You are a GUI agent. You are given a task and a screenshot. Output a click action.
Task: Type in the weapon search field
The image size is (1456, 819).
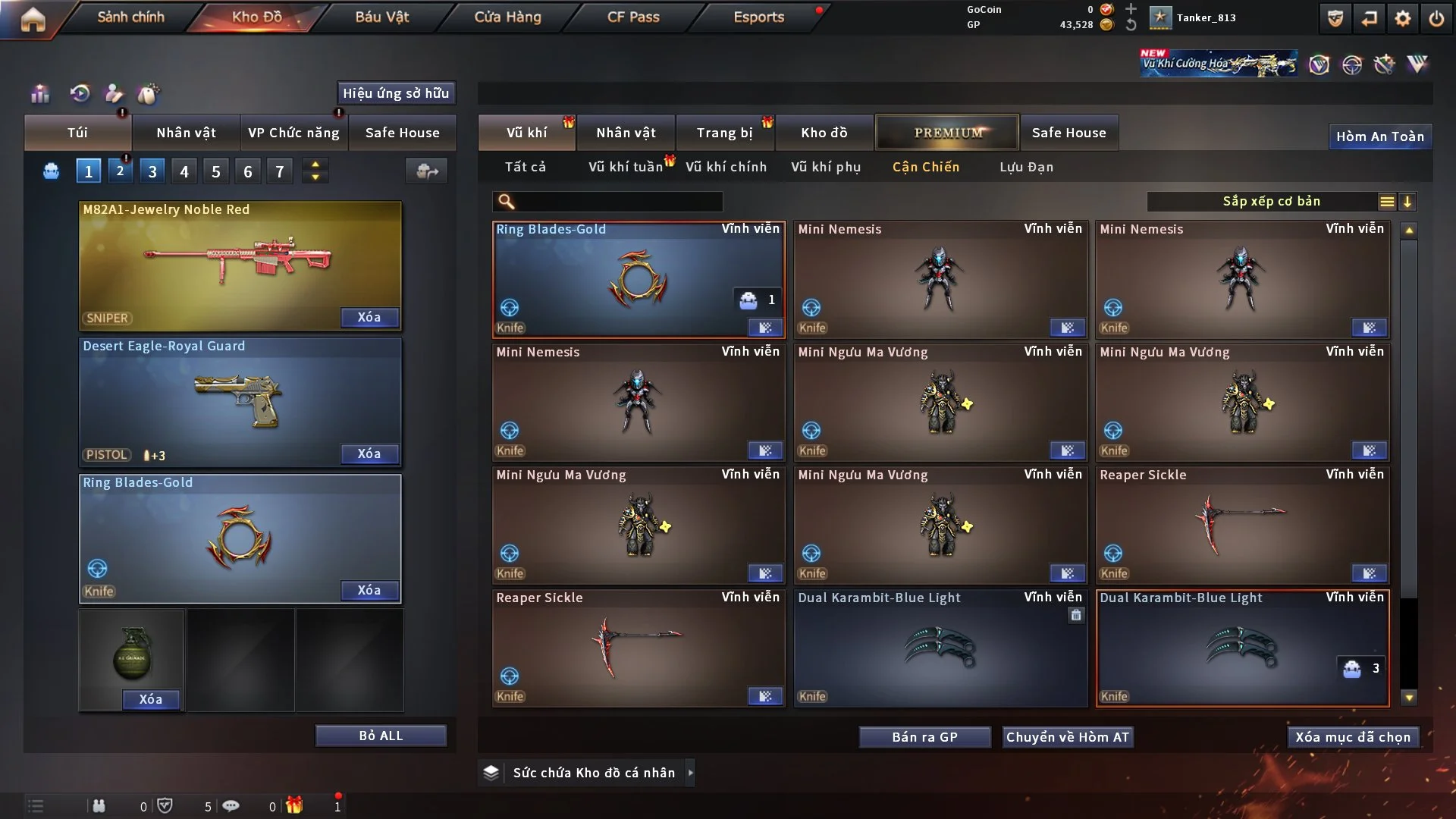coord(618,202)
